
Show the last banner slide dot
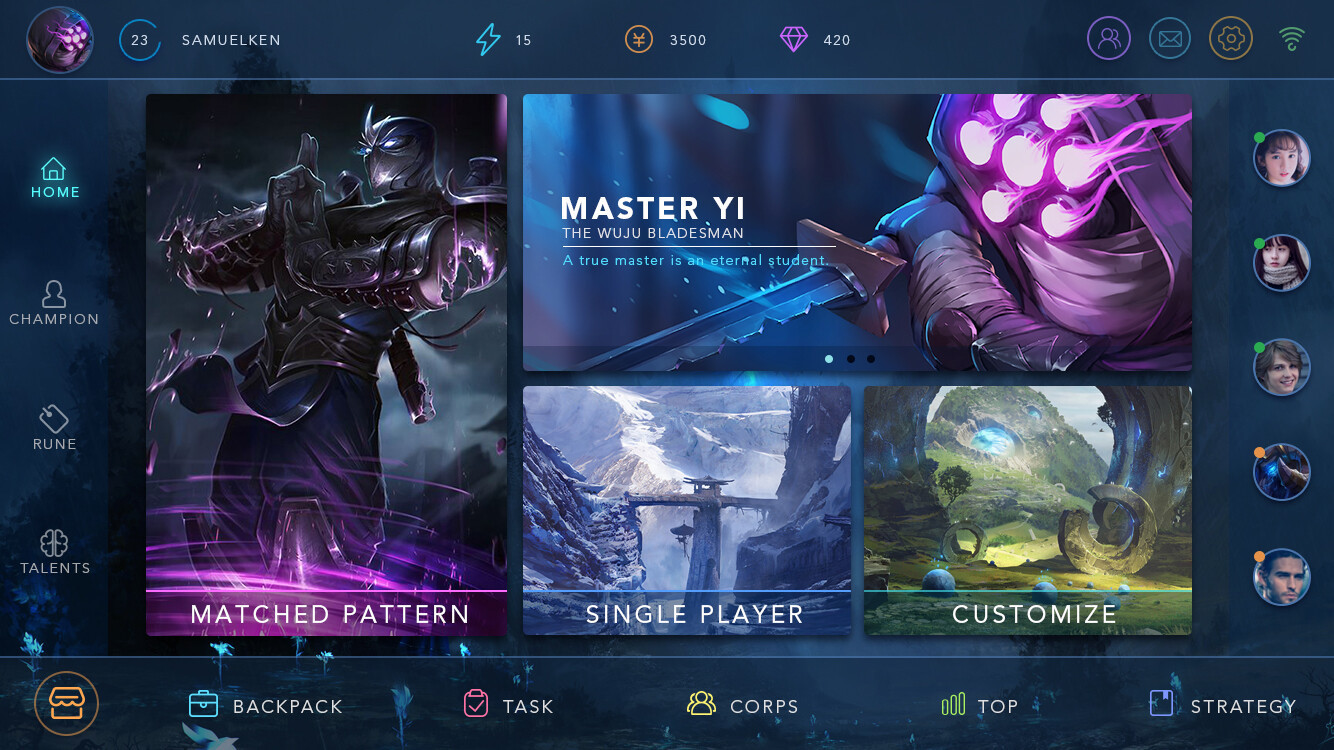[x=871, y=359]
